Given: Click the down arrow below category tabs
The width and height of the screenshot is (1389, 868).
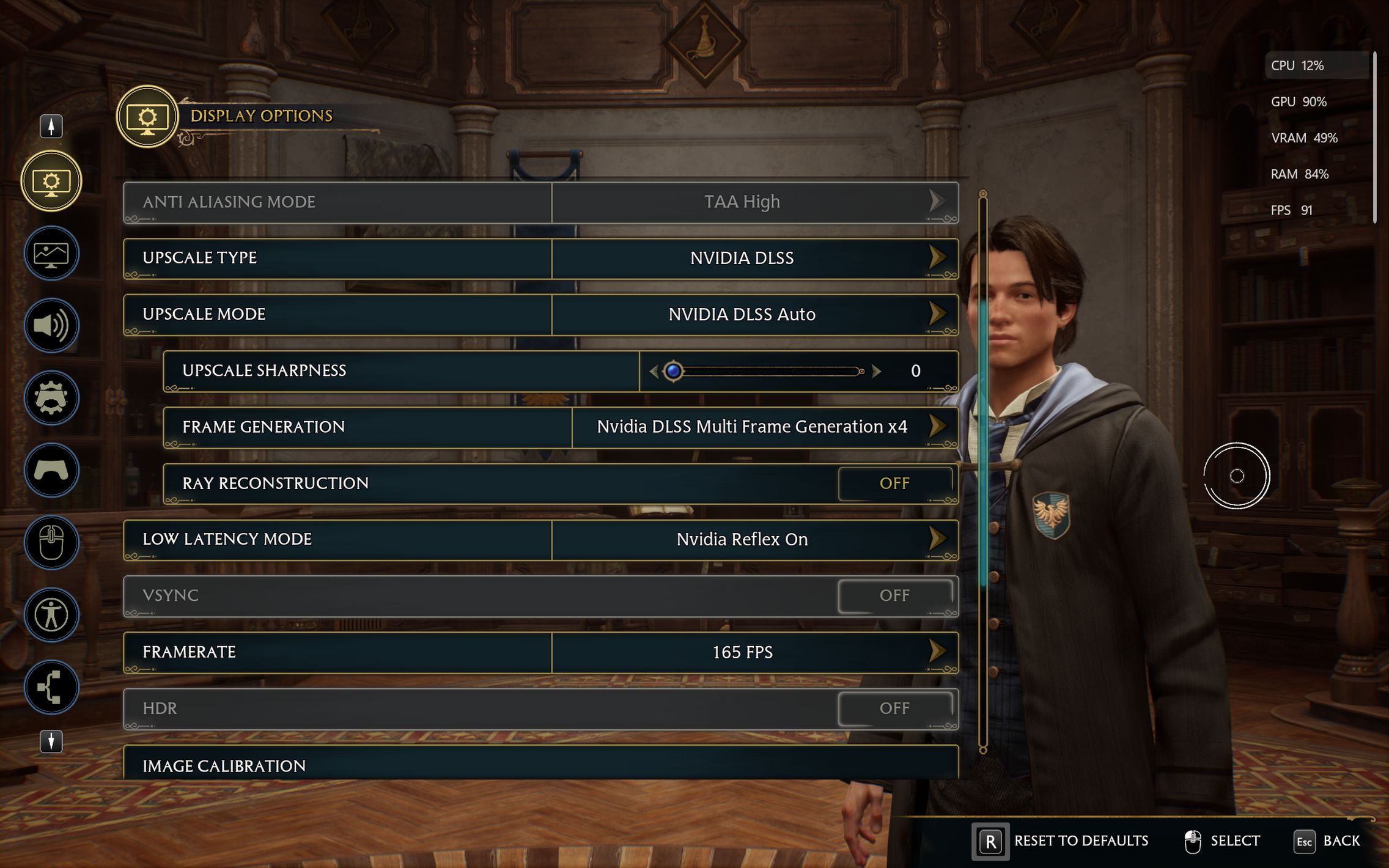Looking at the screenshot, I should pyautogui.click(x=51, y=741).
